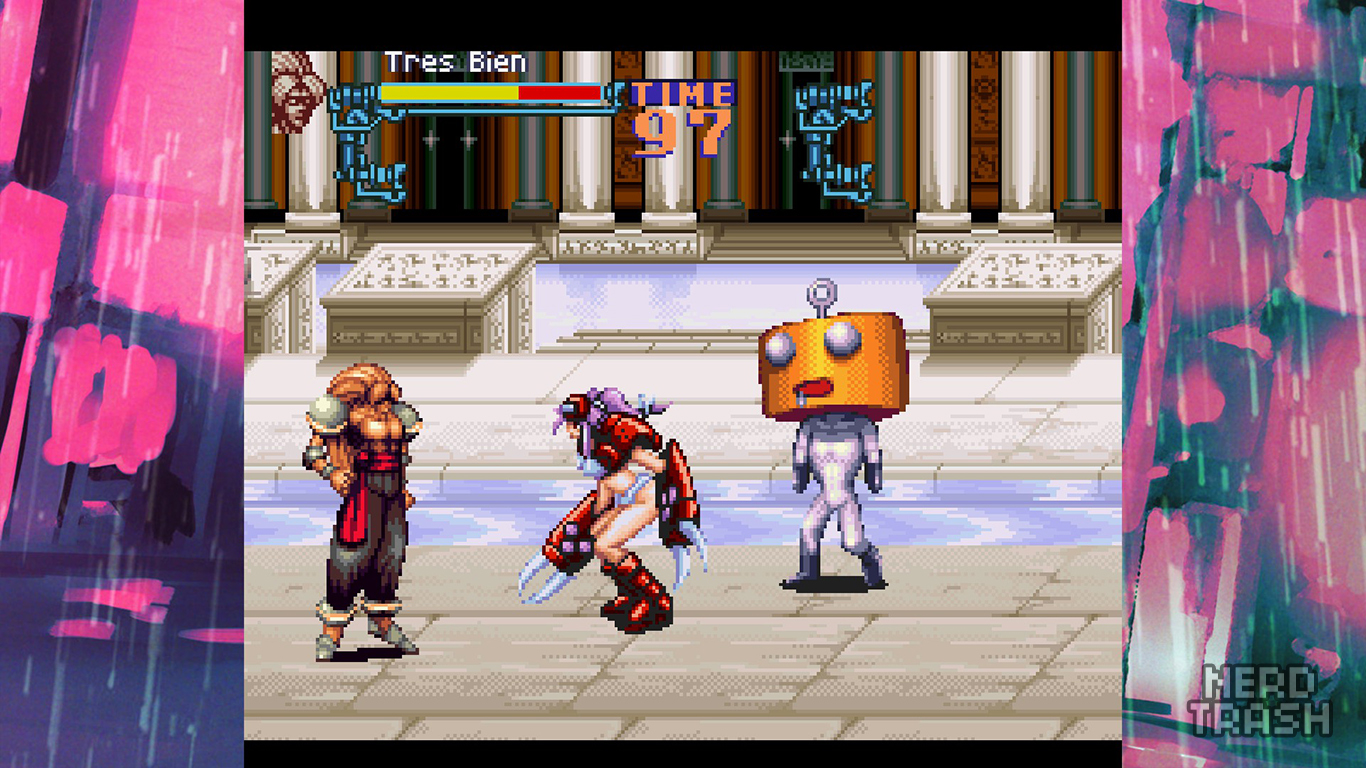Image resolution: width=1366 pixels, height=768 pixels.
Task: Click the Tres Bien character portrait
Action: coord(297,91)
